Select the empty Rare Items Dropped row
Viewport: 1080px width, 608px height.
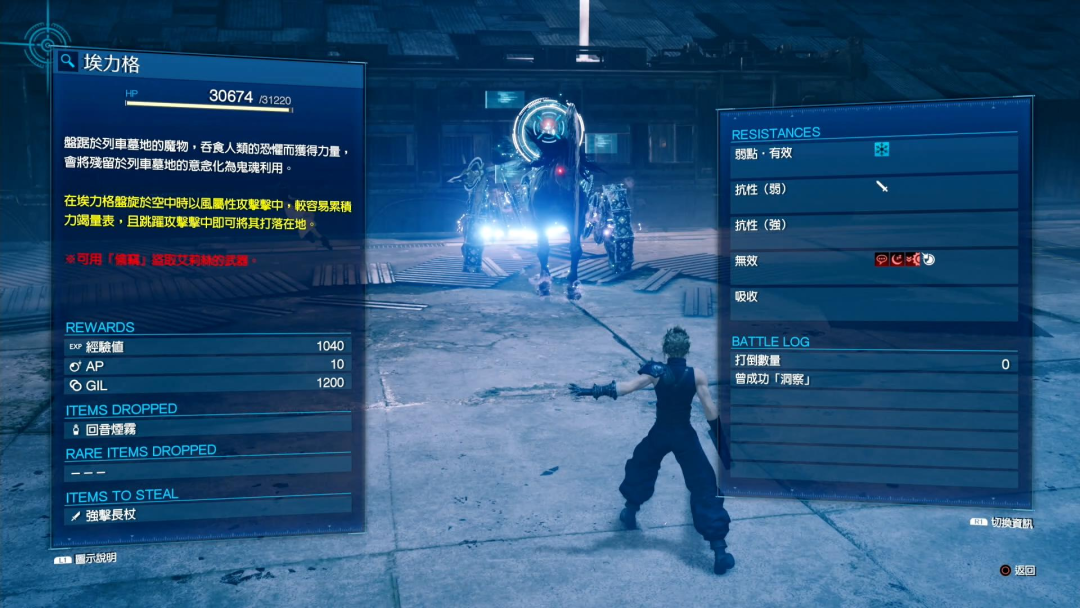(208, 471)
